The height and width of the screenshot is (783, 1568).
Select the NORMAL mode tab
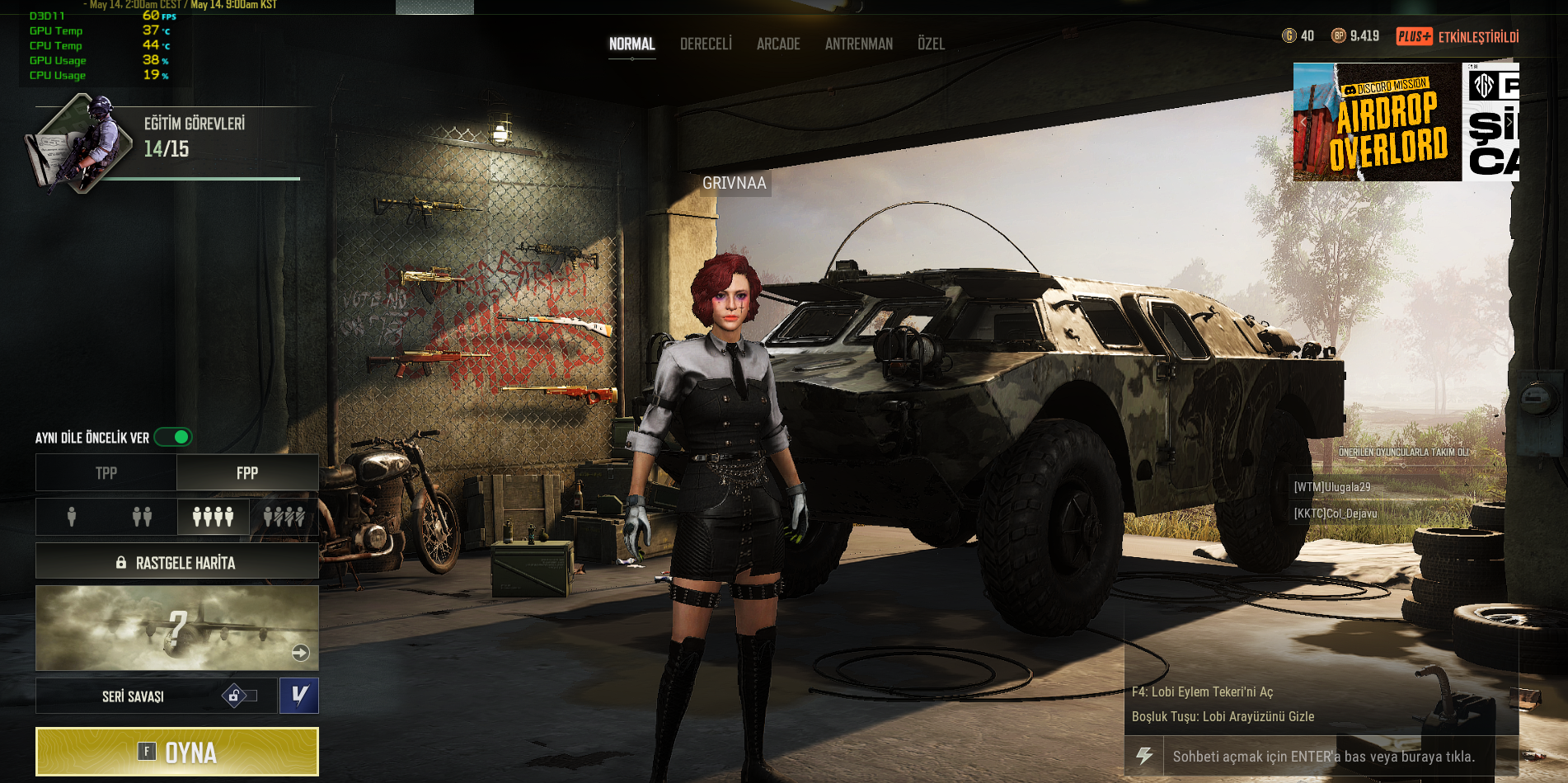tap(631, 44)
